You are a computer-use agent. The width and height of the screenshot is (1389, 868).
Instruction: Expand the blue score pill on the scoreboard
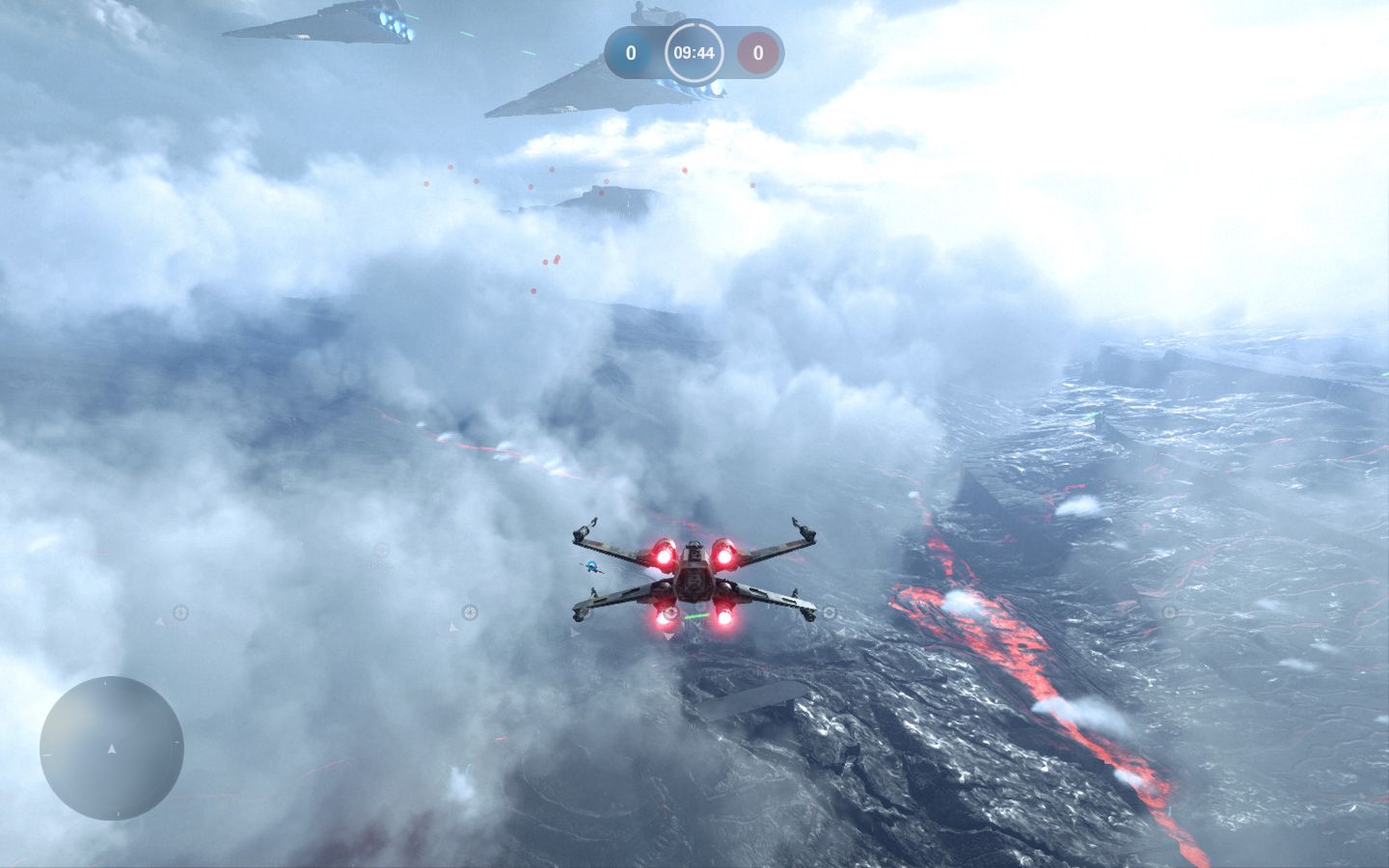pos(632,52)
